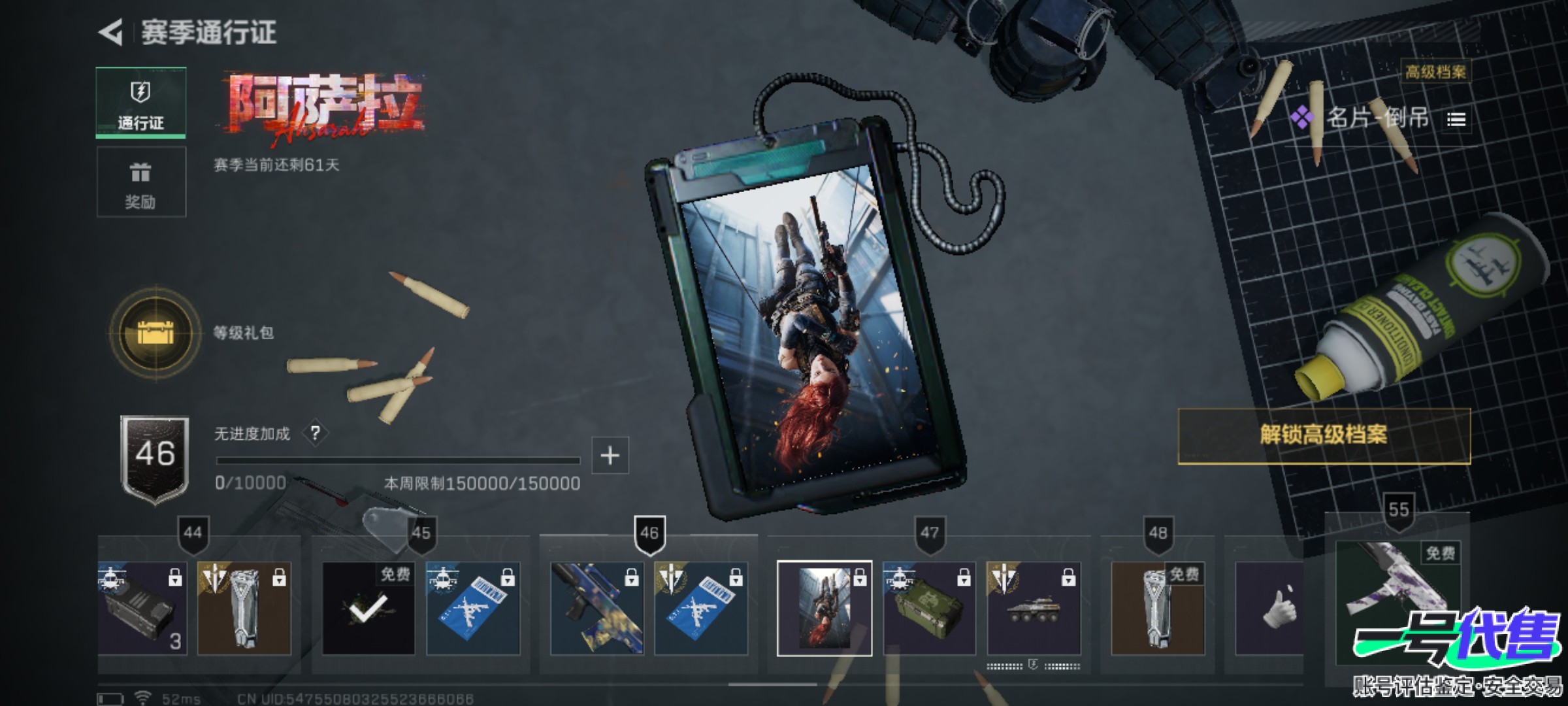
Task: View the level 55 free purple camo gun
Action: [x=1398, y=588]
